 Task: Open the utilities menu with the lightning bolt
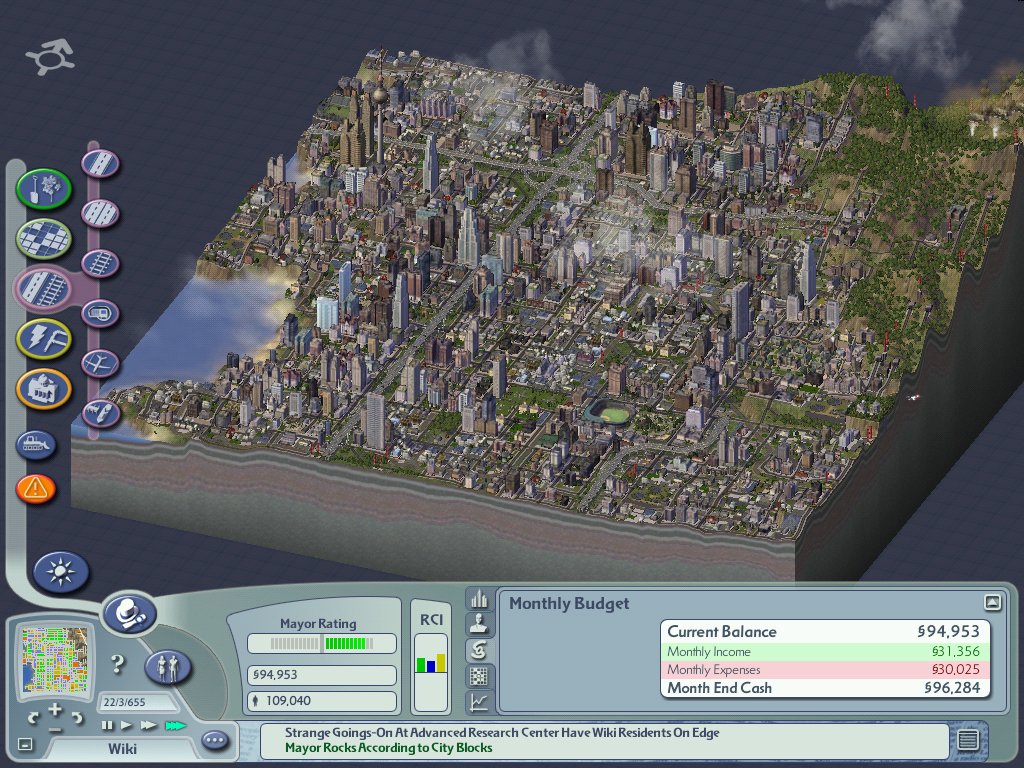[44, 339]
